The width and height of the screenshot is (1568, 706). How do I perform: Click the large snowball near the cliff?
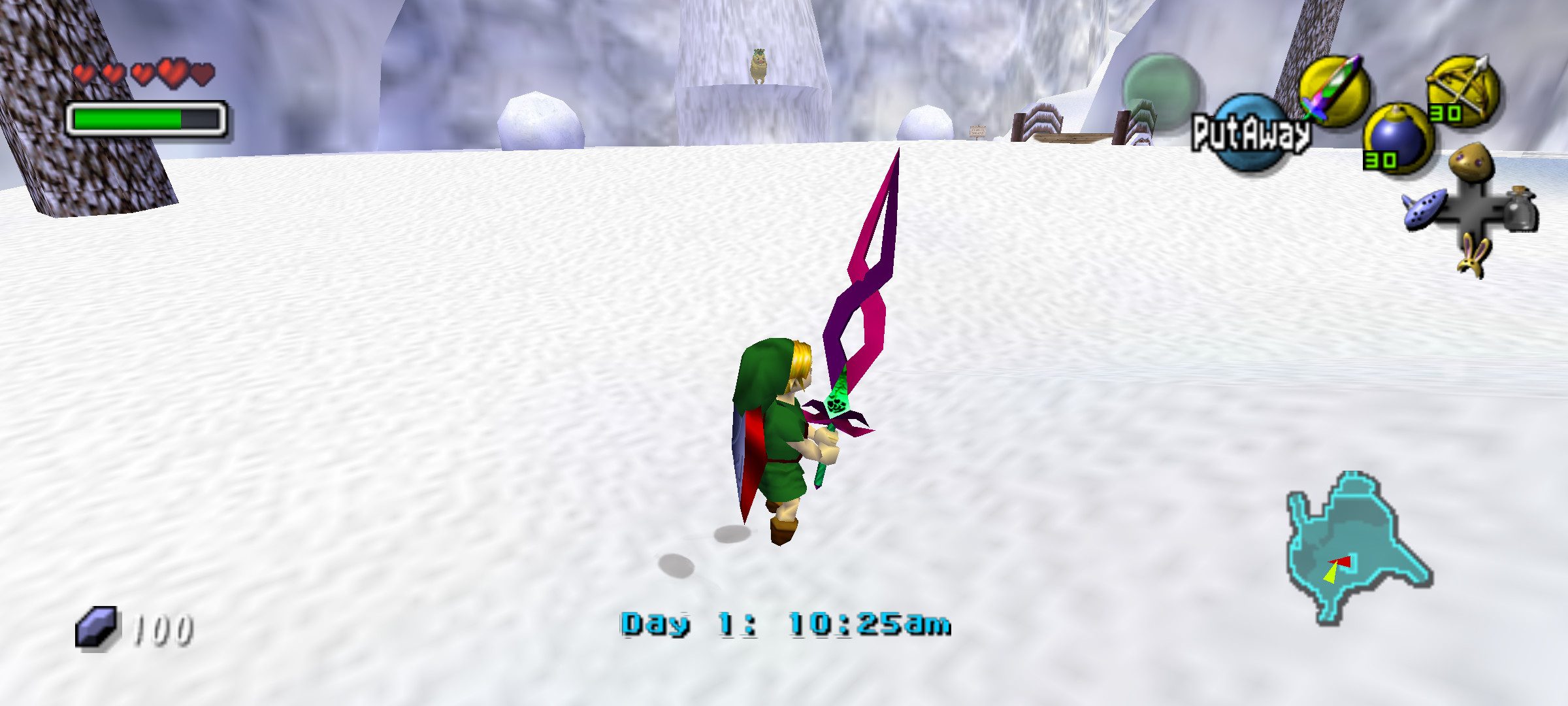(x=542, y=121)
